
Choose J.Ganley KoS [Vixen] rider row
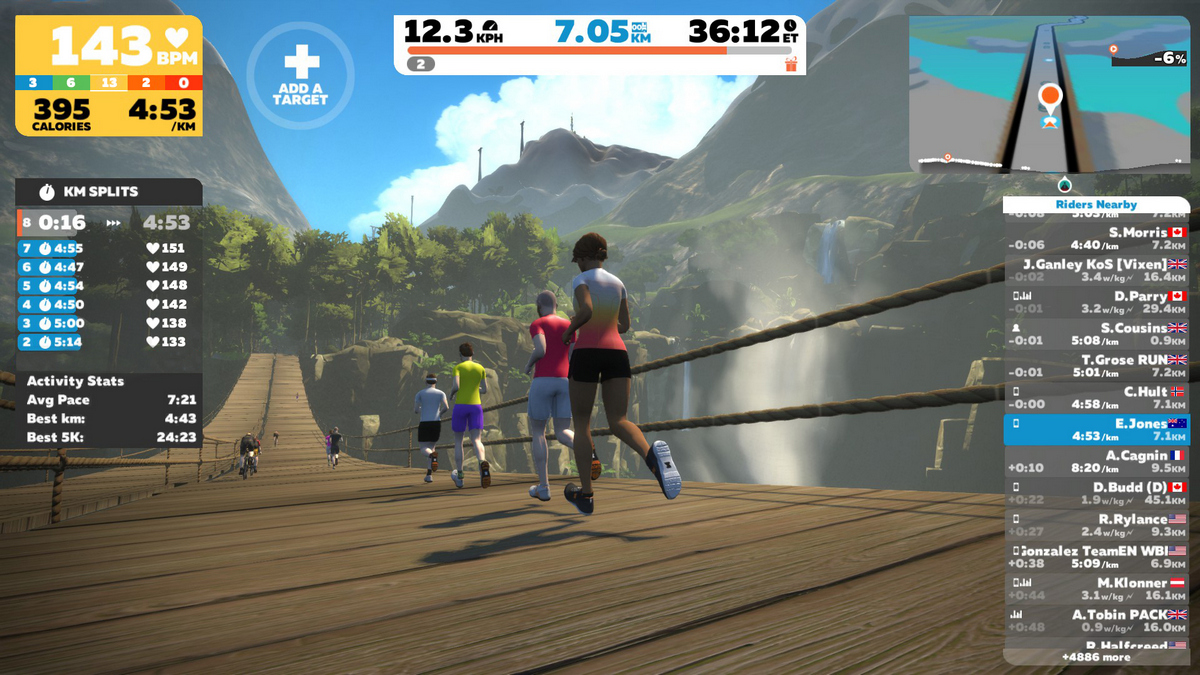tap(1096, 270)
